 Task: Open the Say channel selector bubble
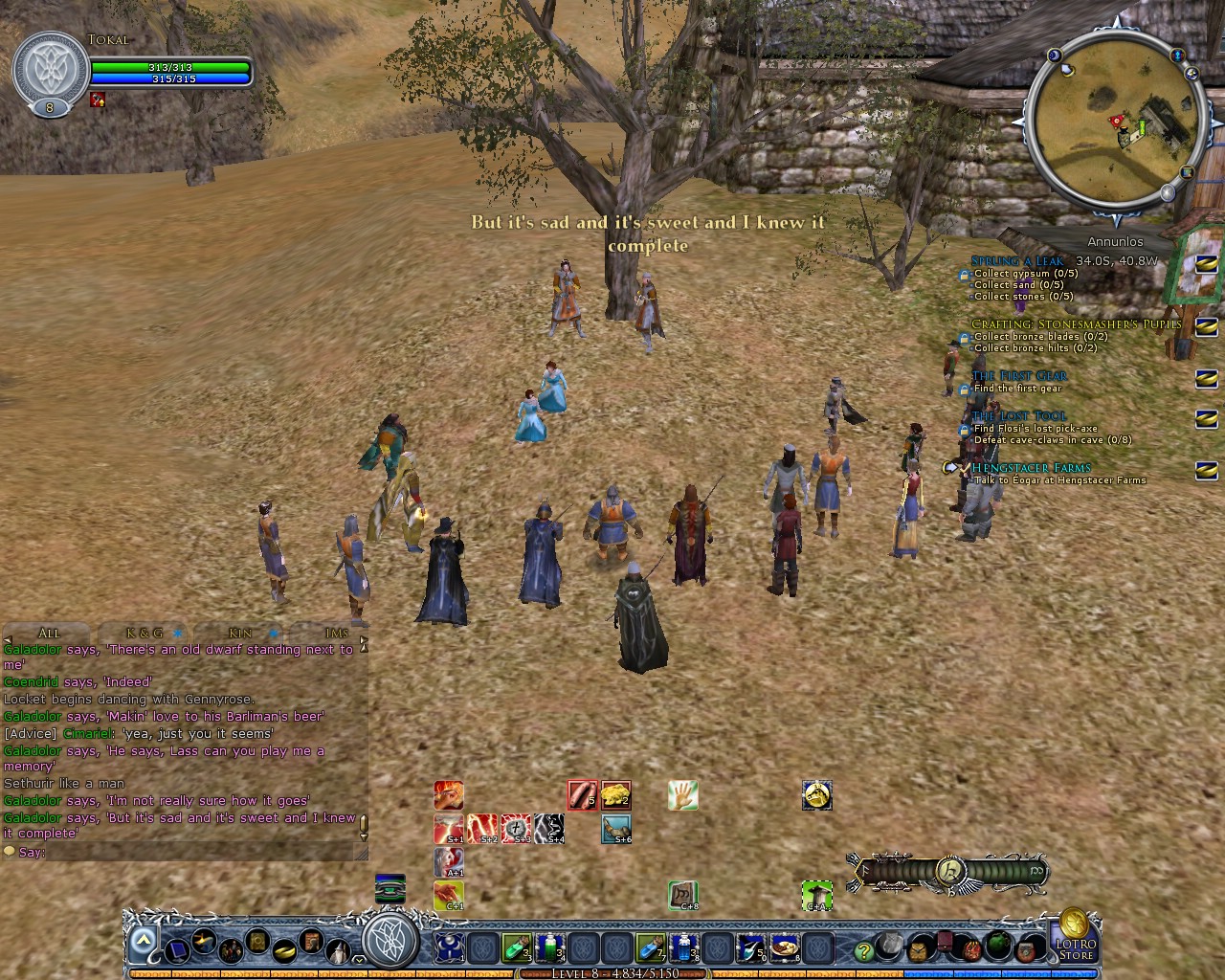click(x=11, y=852)
